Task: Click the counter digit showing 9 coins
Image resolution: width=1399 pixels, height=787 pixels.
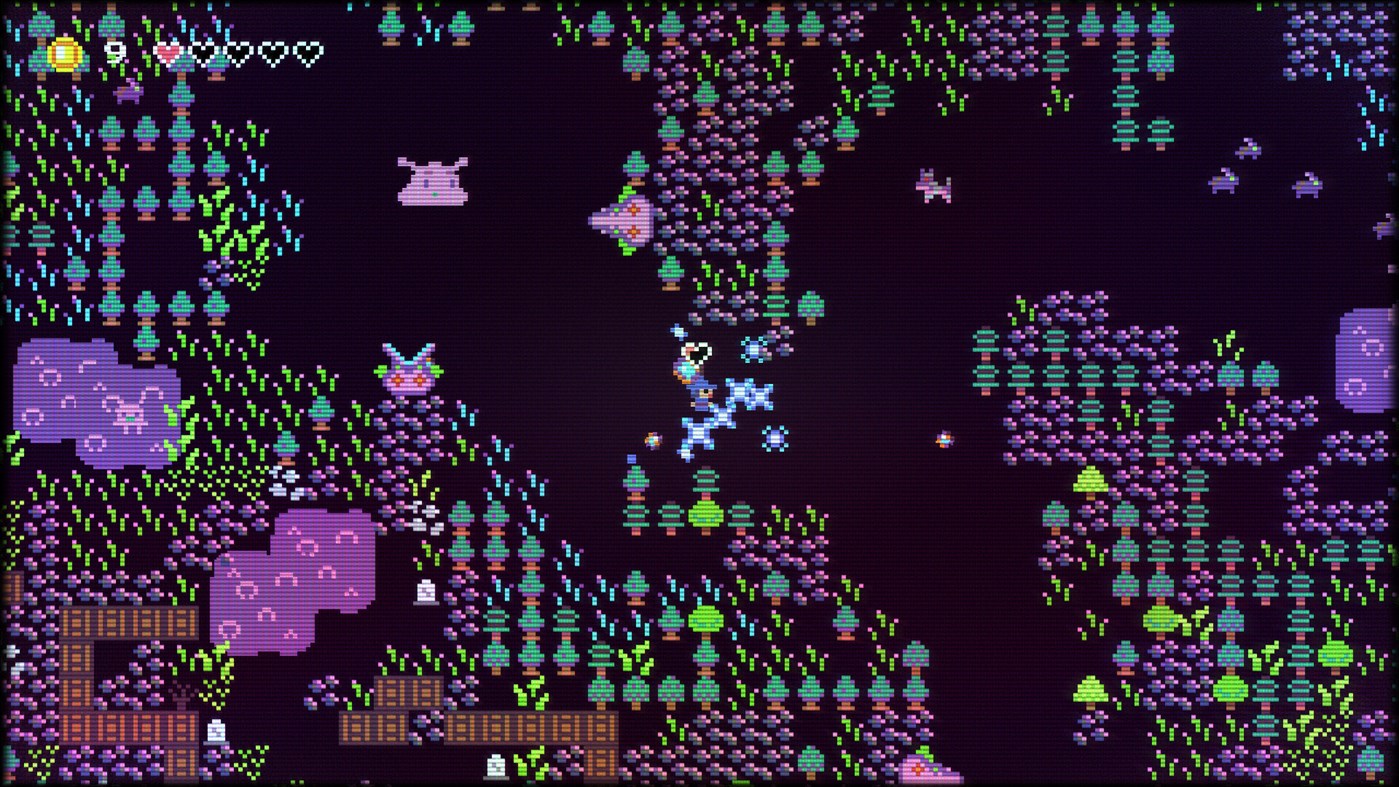Action: [x=113, y=52]
